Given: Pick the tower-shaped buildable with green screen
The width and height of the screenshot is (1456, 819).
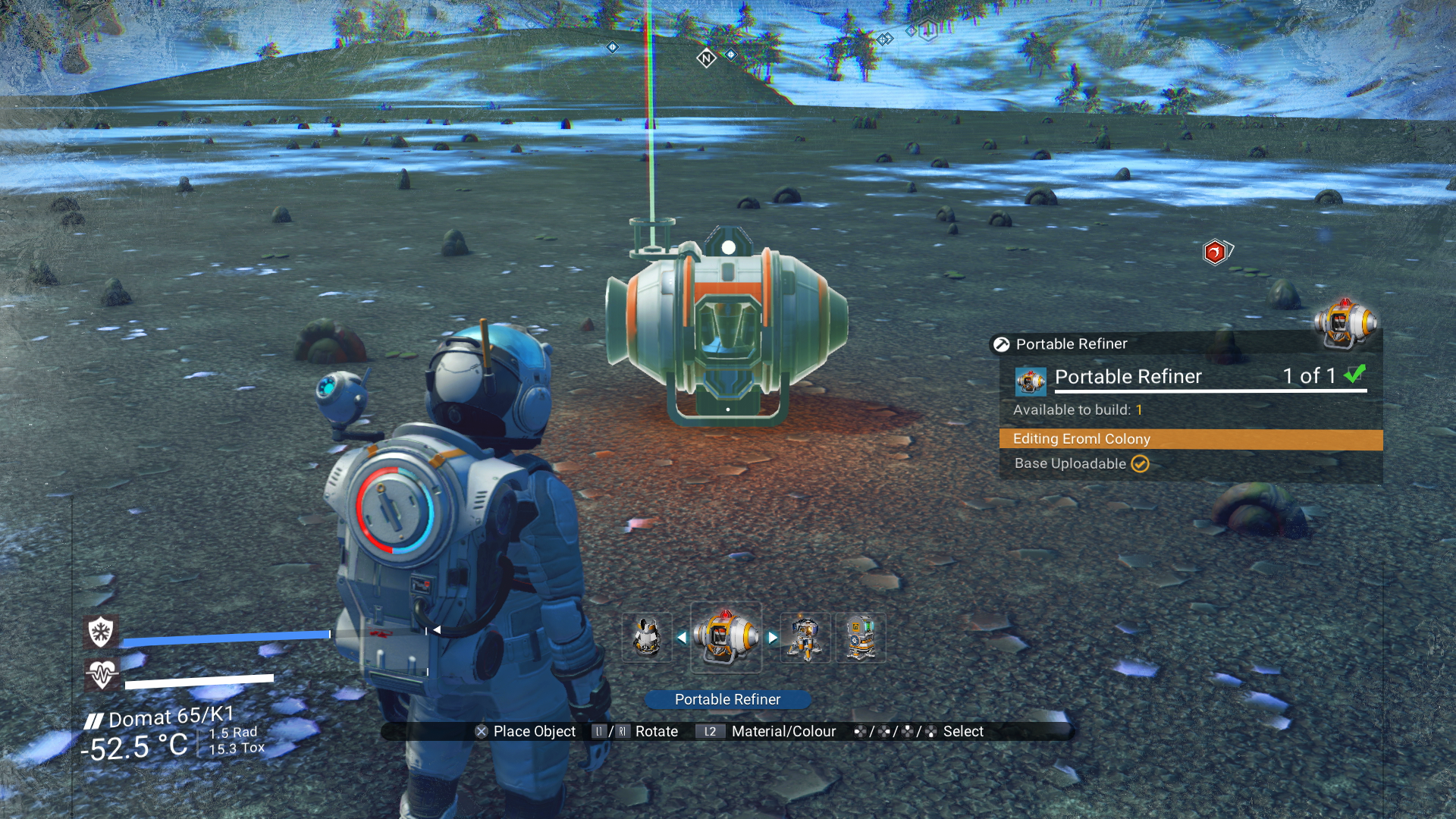Looking at the screenshot, I should (x=860, y=638).
